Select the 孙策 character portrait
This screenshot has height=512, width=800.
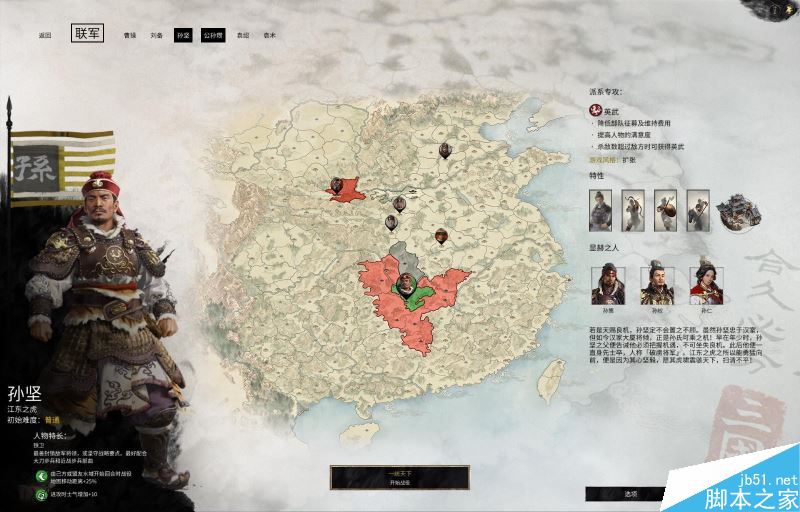tap(608, 285)
